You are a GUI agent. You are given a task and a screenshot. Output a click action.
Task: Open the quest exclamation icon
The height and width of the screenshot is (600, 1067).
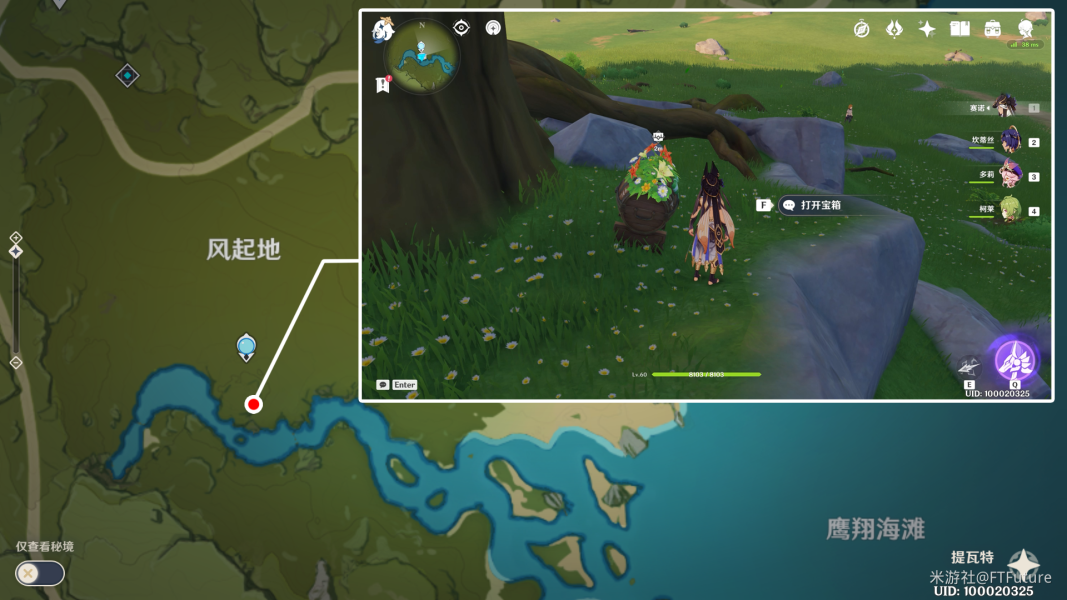(382, 86)
